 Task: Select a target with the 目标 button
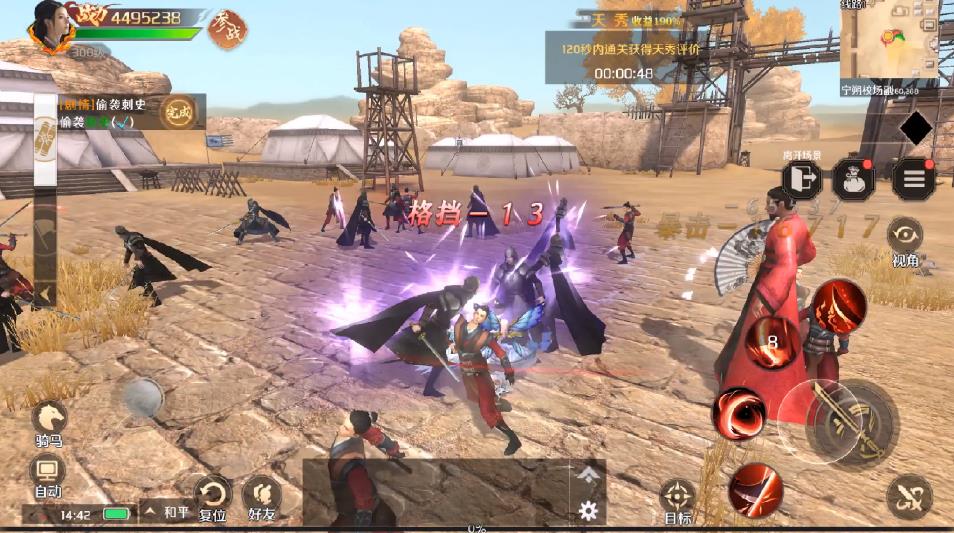point(677,497)
